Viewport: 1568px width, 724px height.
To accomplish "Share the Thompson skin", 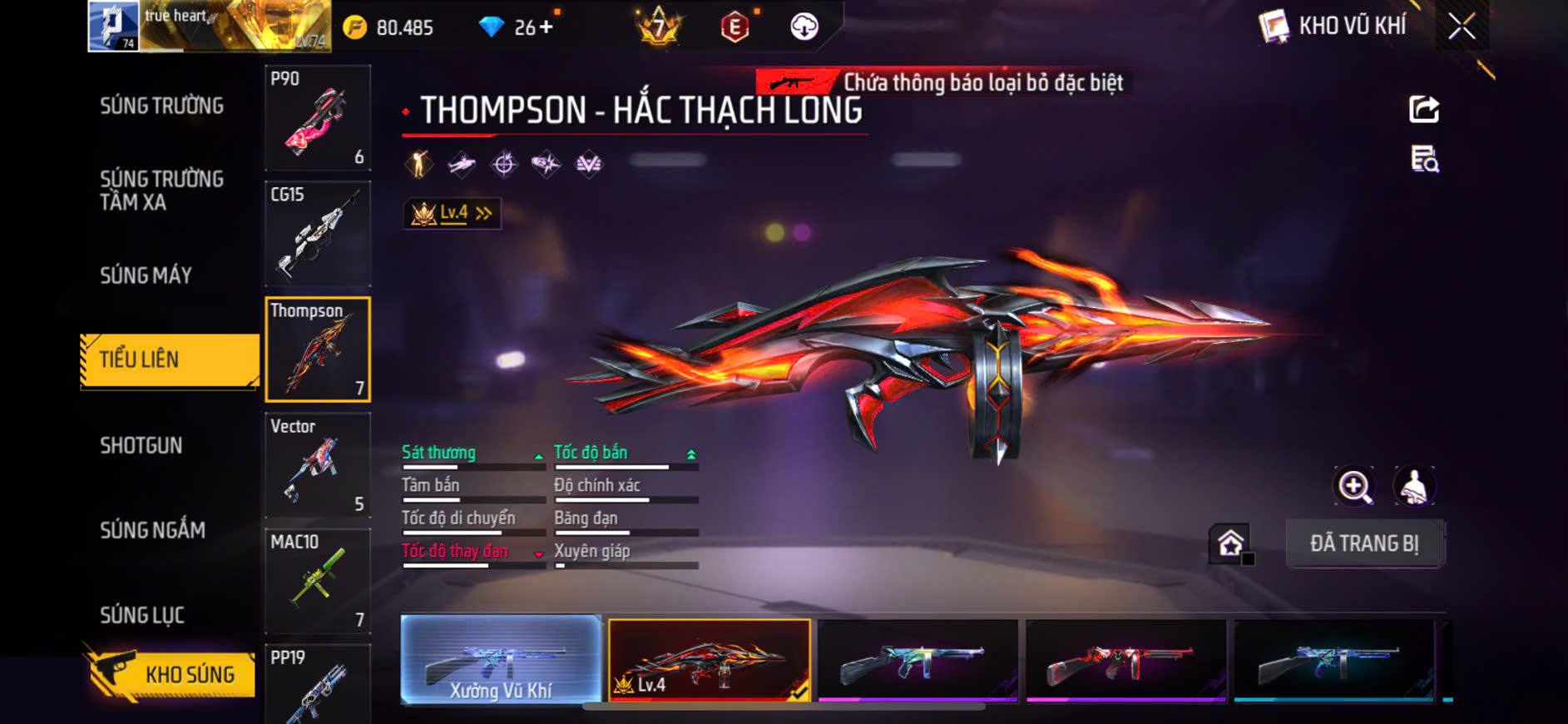I will coord(1423,110).
